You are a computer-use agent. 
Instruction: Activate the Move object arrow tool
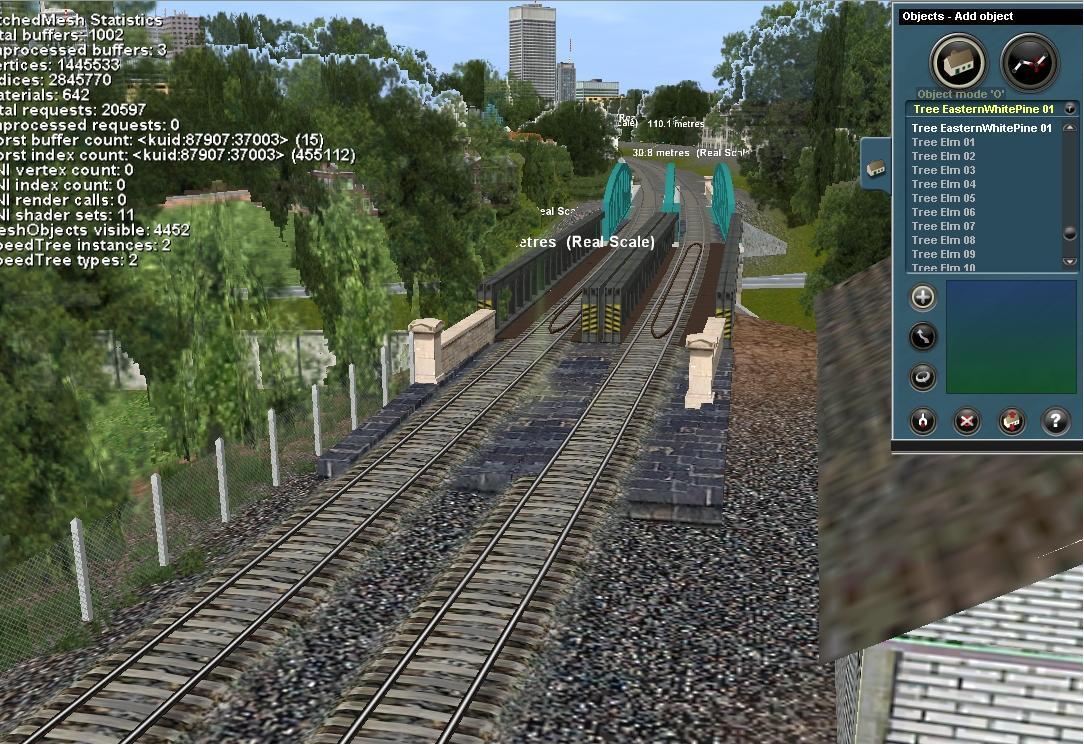pyautogui.click(x=923, y=337)
